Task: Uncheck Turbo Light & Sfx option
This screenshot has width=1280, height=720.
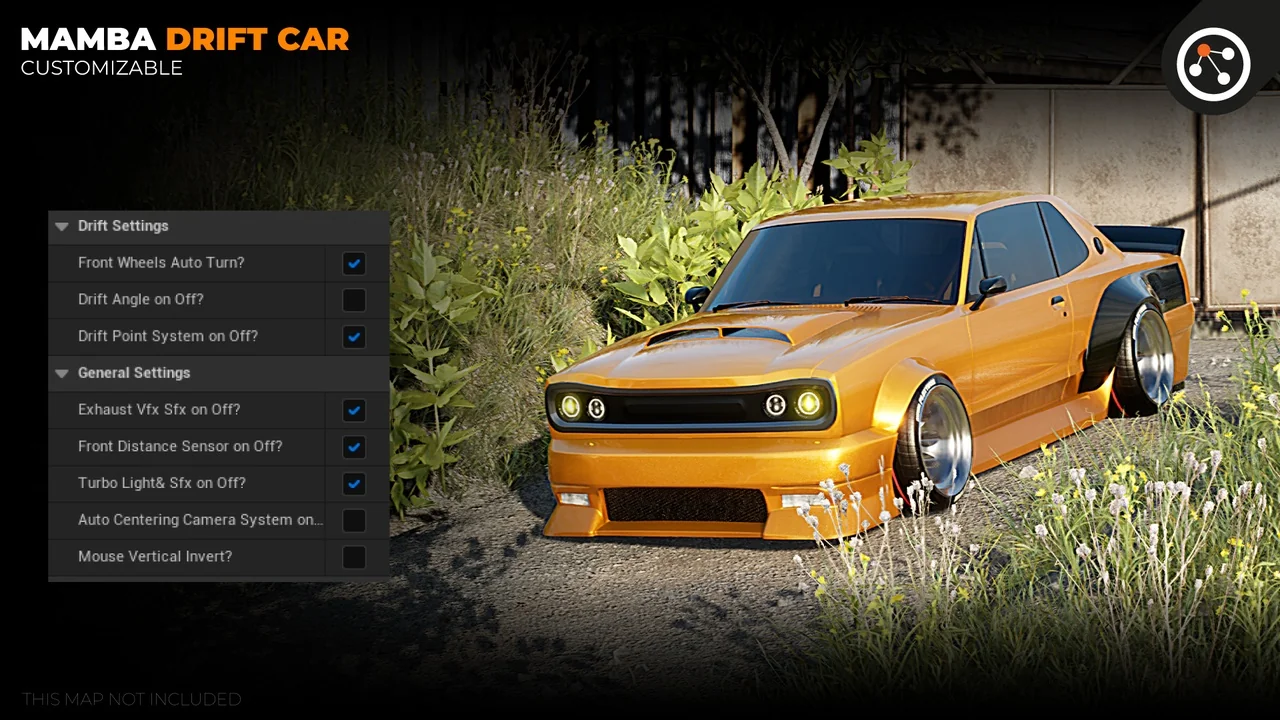Action: pos(354,484)
